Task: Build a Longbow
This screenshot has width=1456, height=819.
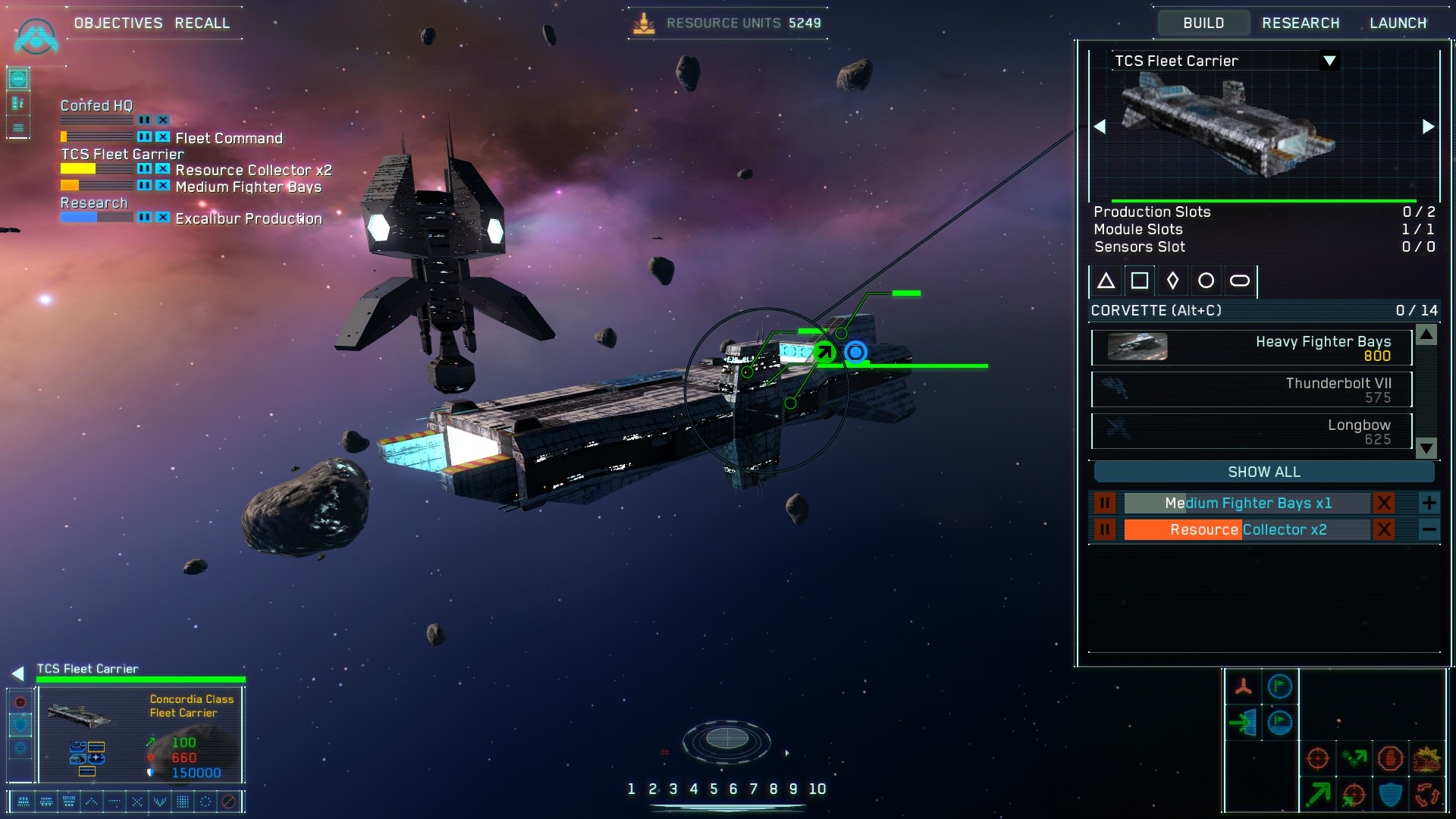Action: [x=1251, y=431]
